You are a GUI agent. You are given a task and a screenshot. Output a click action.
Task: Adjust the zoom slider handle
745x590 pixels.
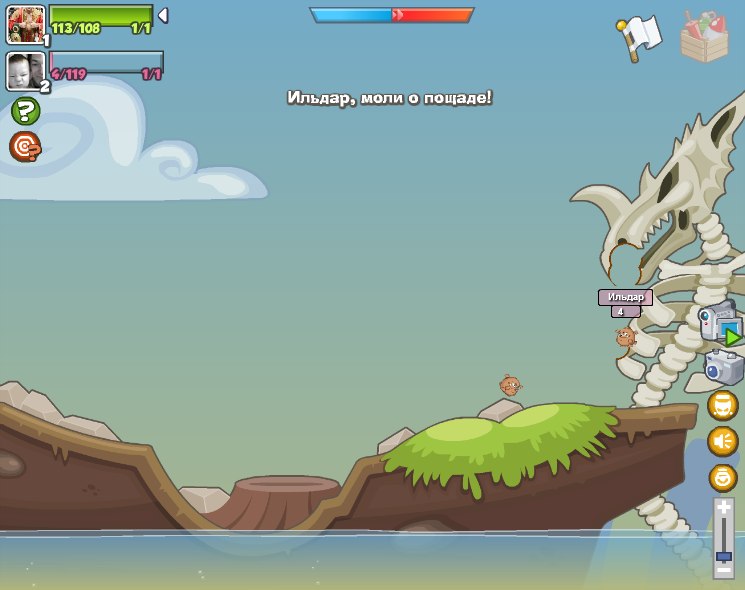click(723, 556)
